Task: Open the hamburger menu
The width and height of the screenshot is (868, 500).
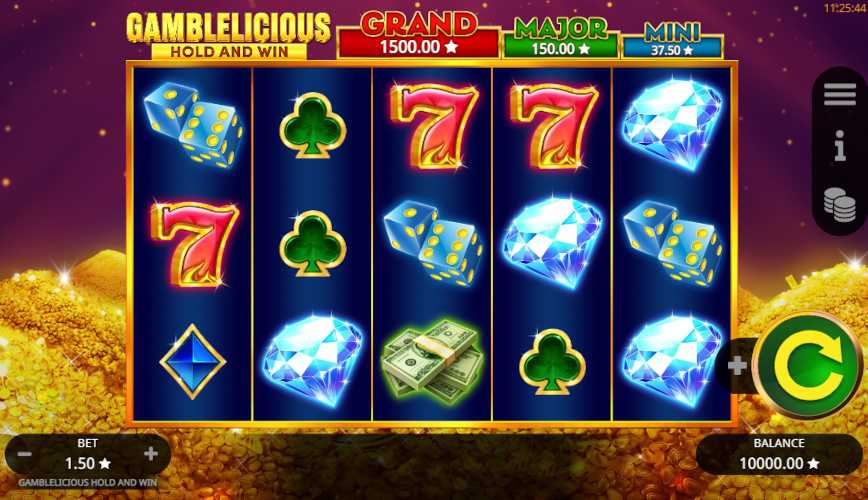Action: tap(839, 95)
